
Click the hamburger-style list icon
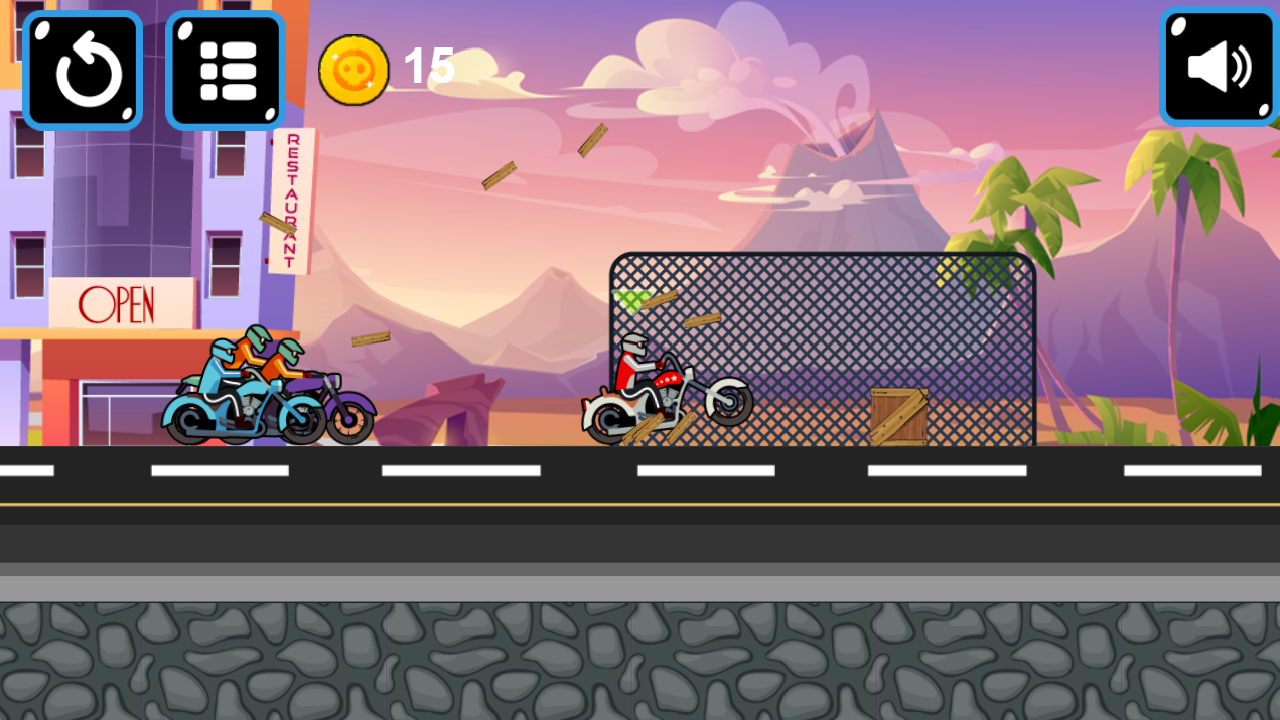[x=225, y=68]
